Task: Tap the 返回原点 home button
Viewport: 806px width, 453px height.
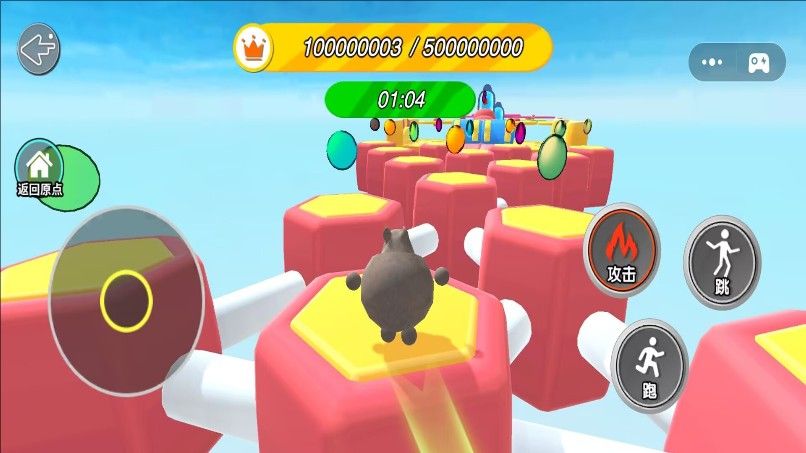Action: [x=40, y=165]
